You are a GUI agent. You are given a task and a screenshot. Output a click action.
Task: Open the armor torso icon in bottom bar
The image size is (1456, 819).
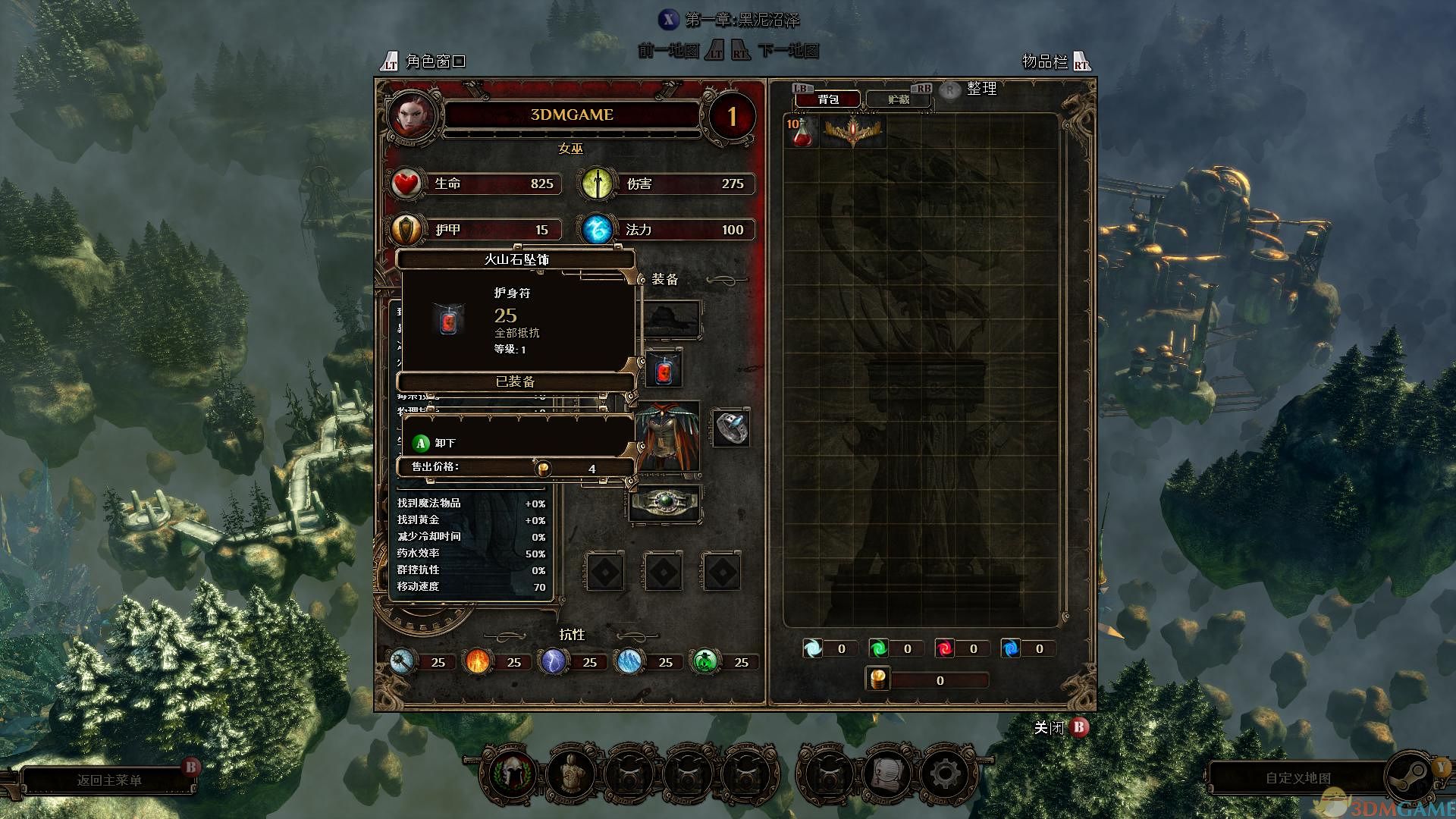(570, 775)
